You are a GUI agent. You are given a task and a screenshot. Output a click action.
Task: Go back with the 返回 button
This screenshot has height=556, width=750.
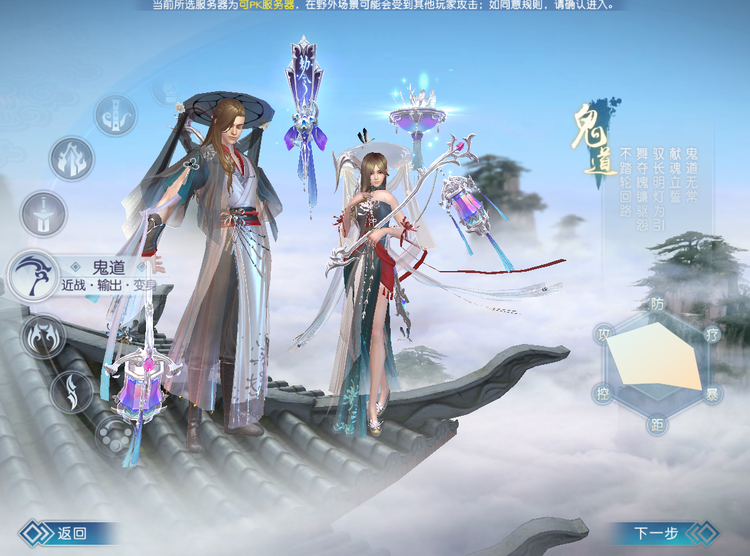tap(60, 534)
